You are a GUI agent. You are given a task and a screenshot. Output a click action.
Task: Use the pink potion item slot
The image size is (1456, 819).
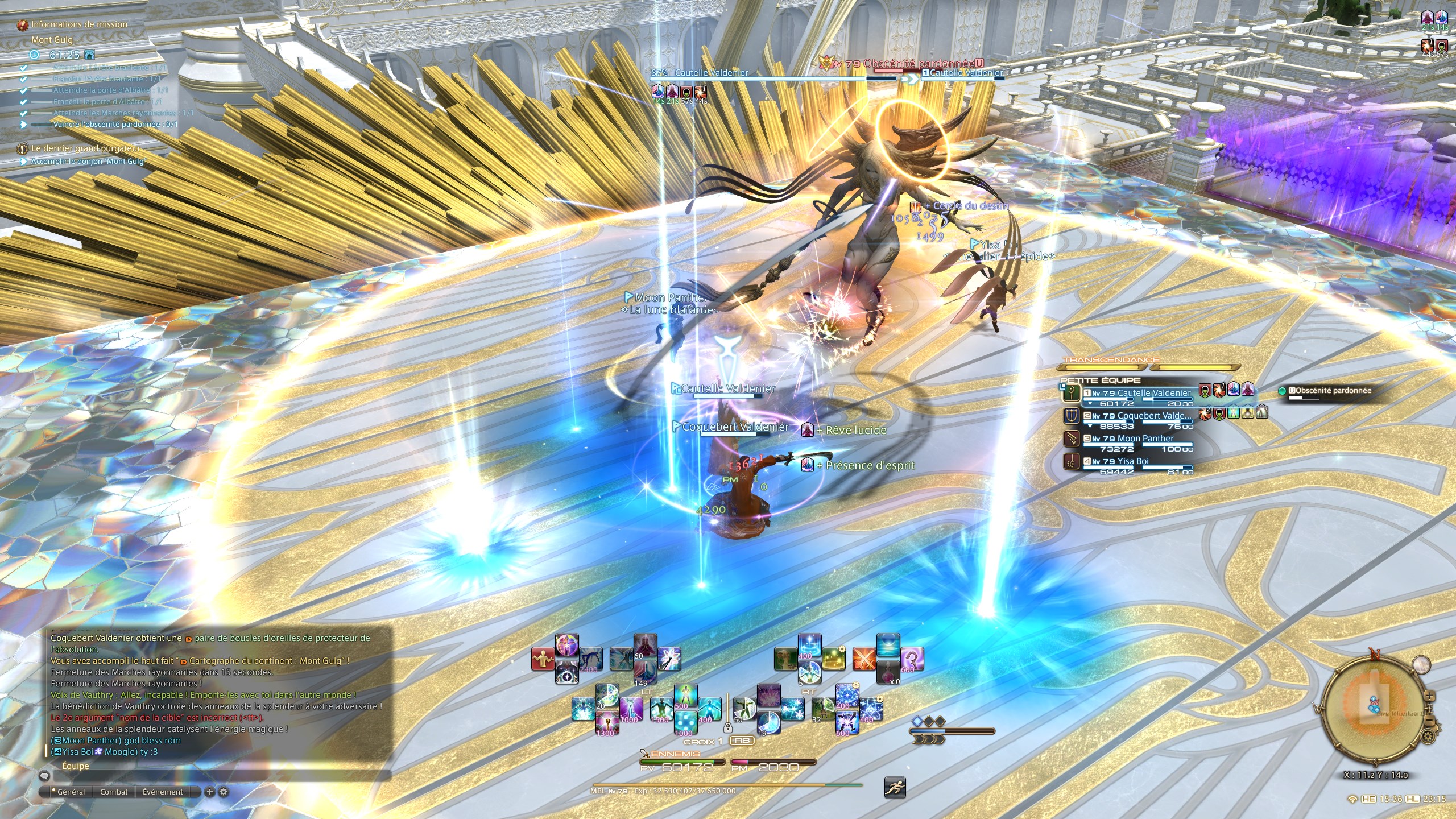pyautogui.click(x=888, y=673)
